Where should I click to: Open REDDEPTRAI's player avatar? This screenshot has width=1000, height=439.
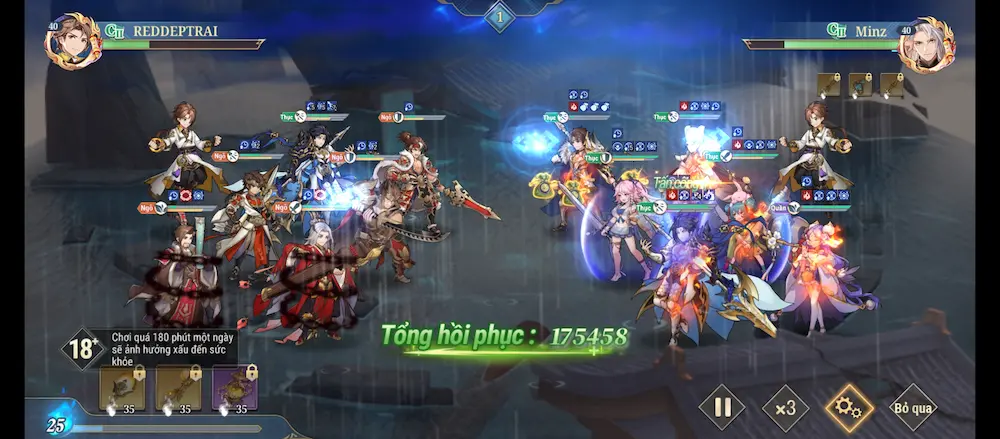72,41
